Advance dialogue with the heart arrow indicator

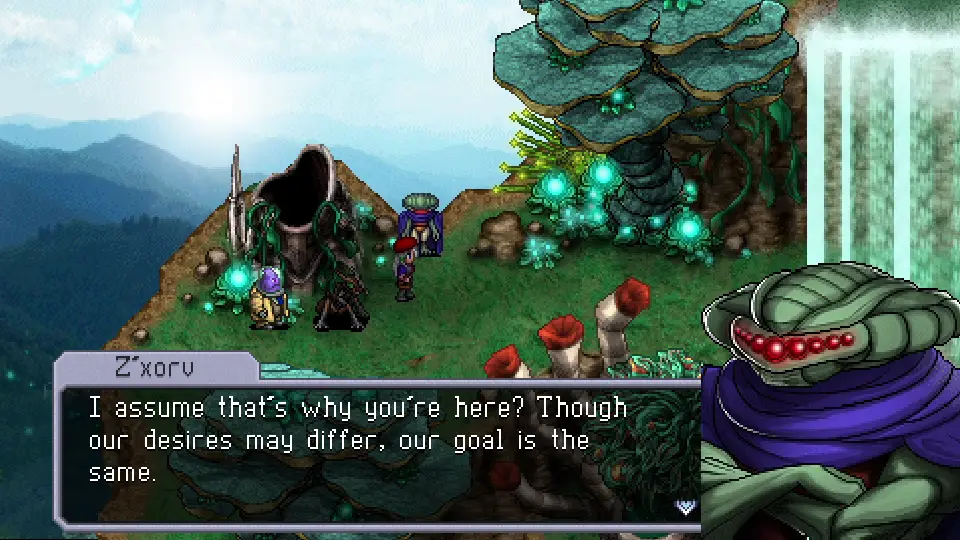685,506
